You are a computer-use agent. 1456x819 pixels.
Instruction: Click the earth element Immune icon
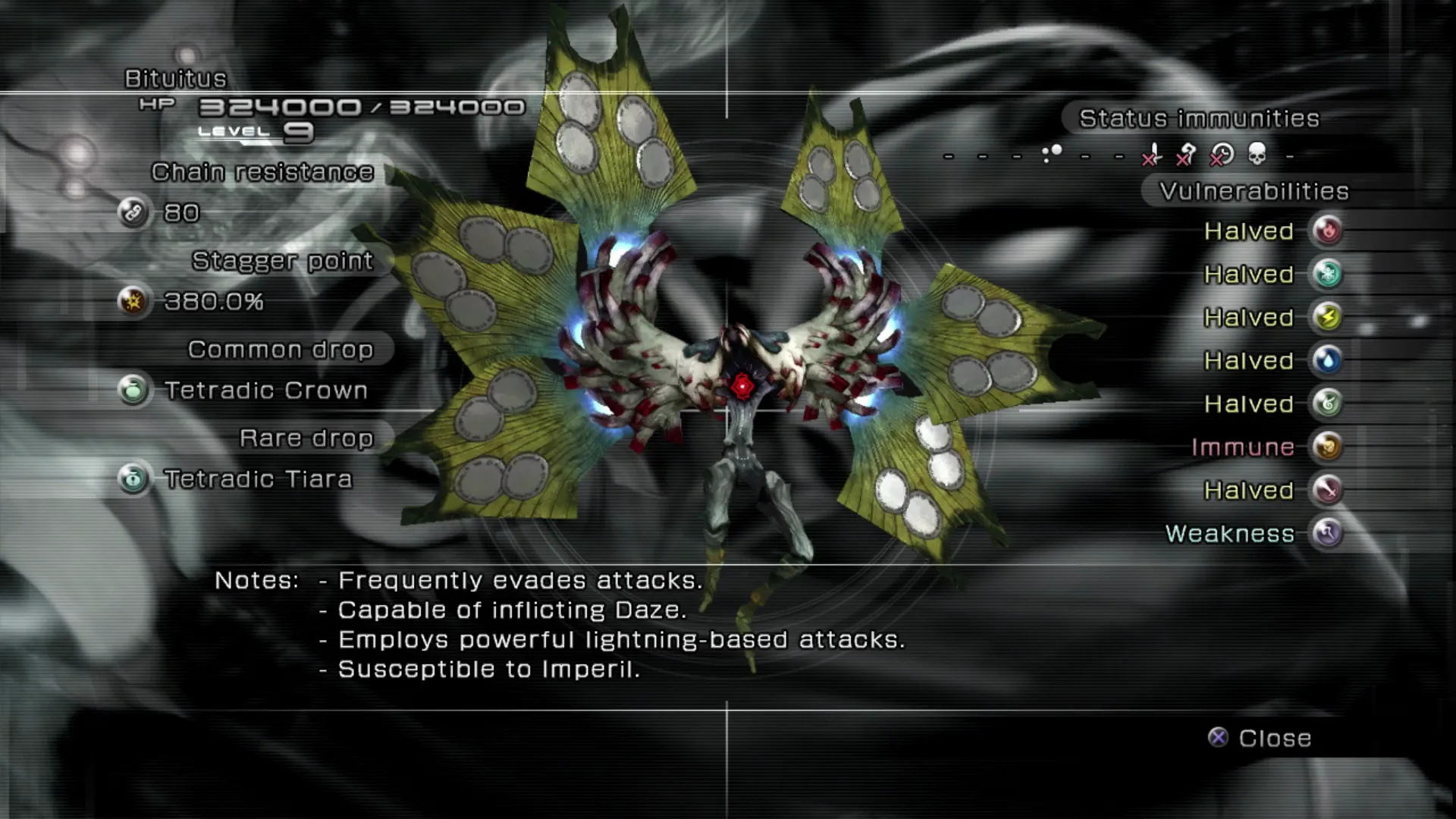coord(1327,447)
